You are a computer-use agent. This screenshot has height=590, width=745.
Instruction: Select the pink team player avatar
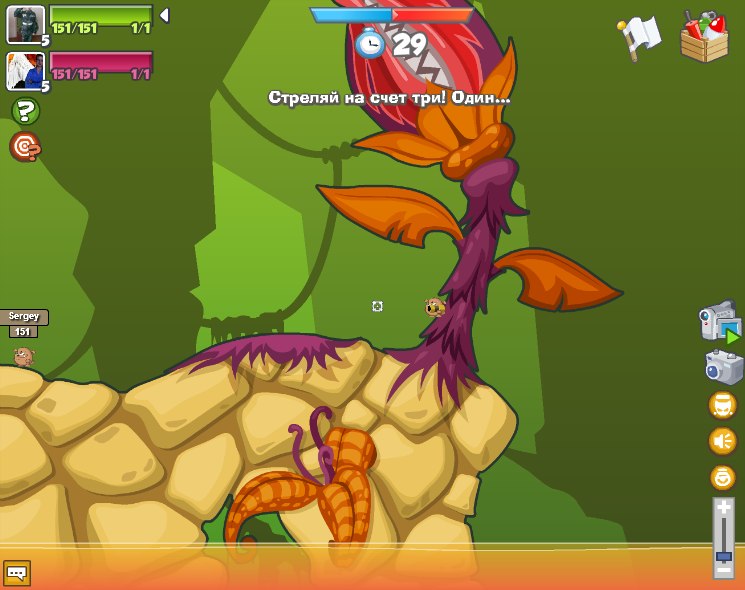point(25,71)
